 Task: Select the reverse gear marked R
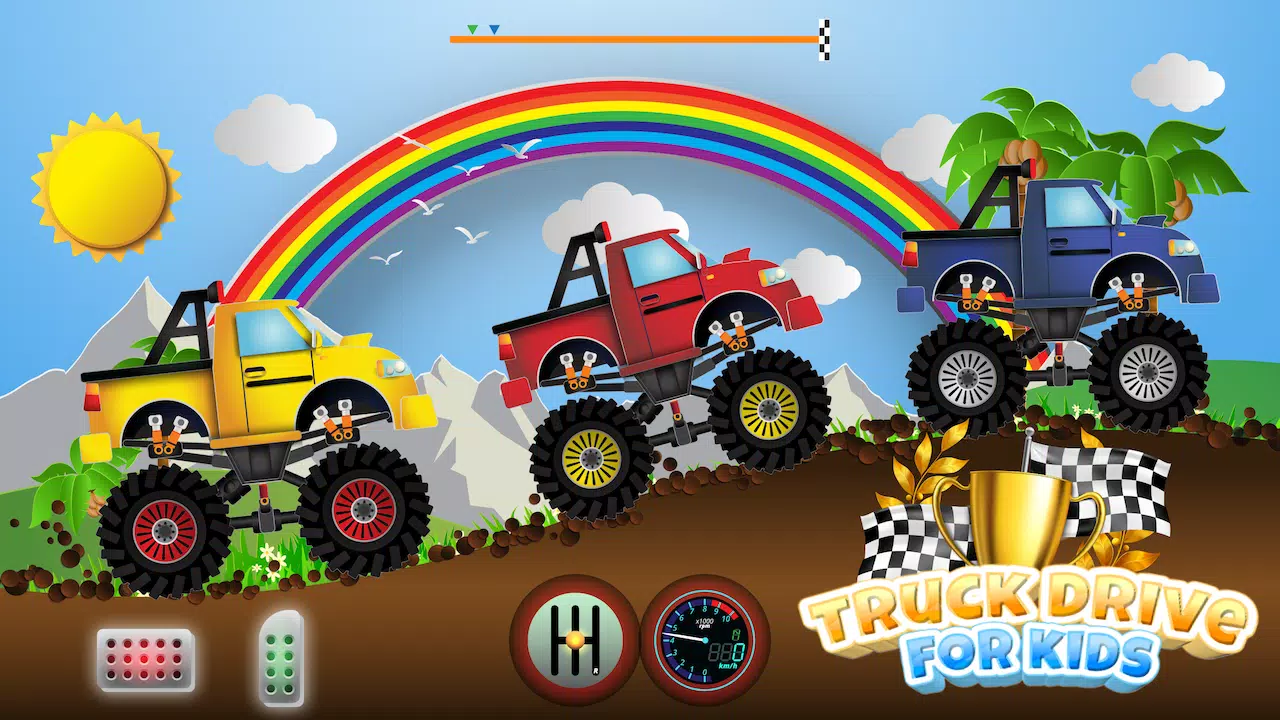tap(595, 668)
